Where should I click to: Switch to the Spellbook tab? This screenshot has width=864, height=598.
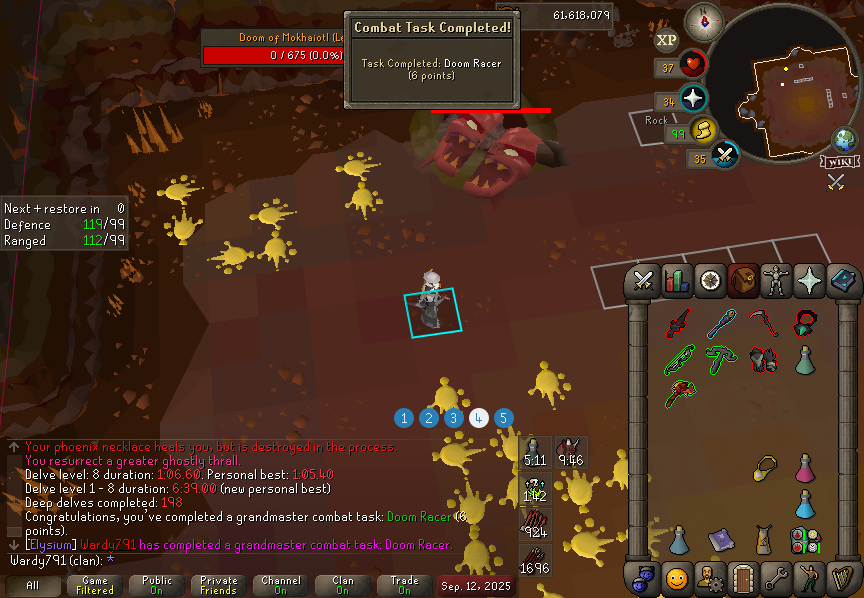tap(842, 282)
